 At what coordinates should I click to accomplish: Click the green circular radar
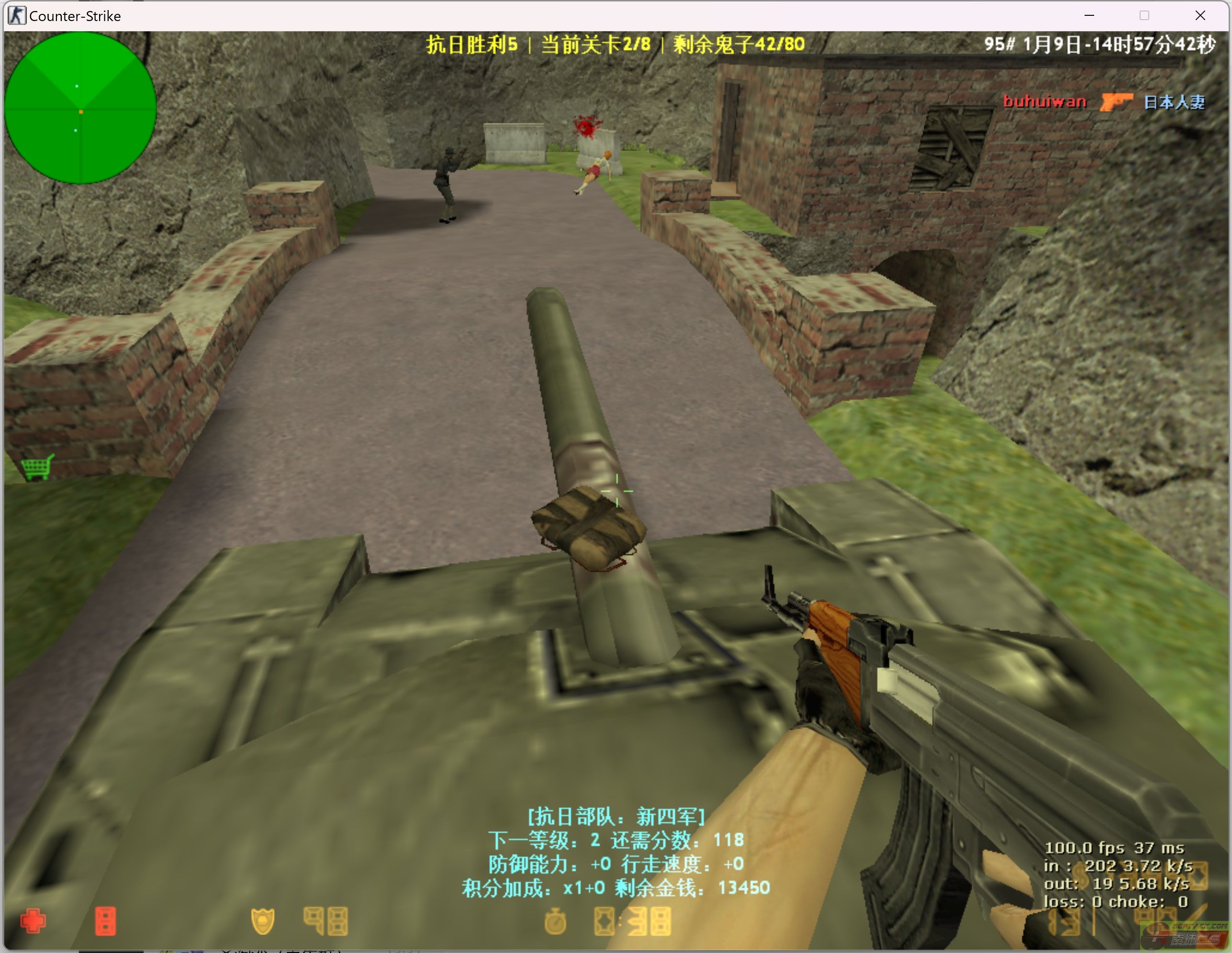[80, 108]
